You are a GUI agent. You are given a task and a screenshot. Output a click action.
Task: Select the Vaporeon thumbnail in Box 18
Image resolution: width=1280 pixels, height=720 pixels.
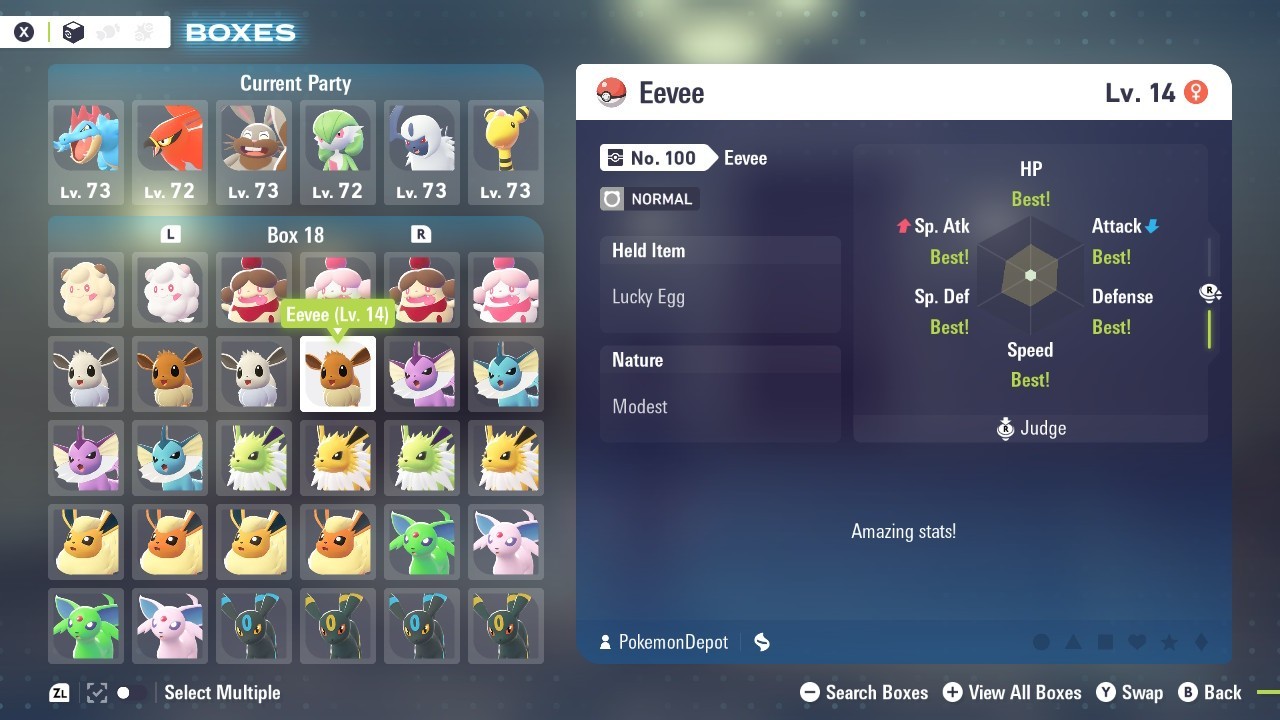[505, 374]
